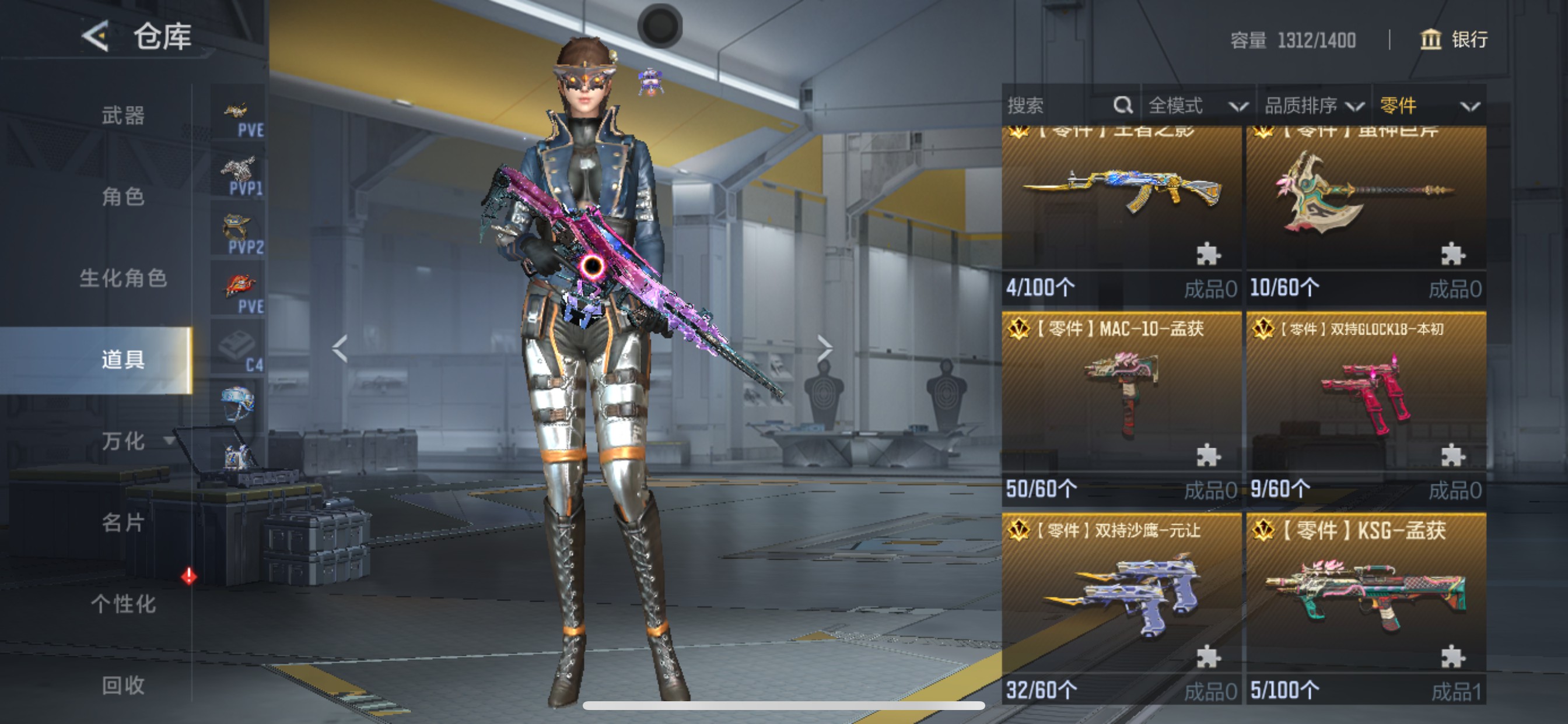Select the 生化角色 category

click(123, 278)
